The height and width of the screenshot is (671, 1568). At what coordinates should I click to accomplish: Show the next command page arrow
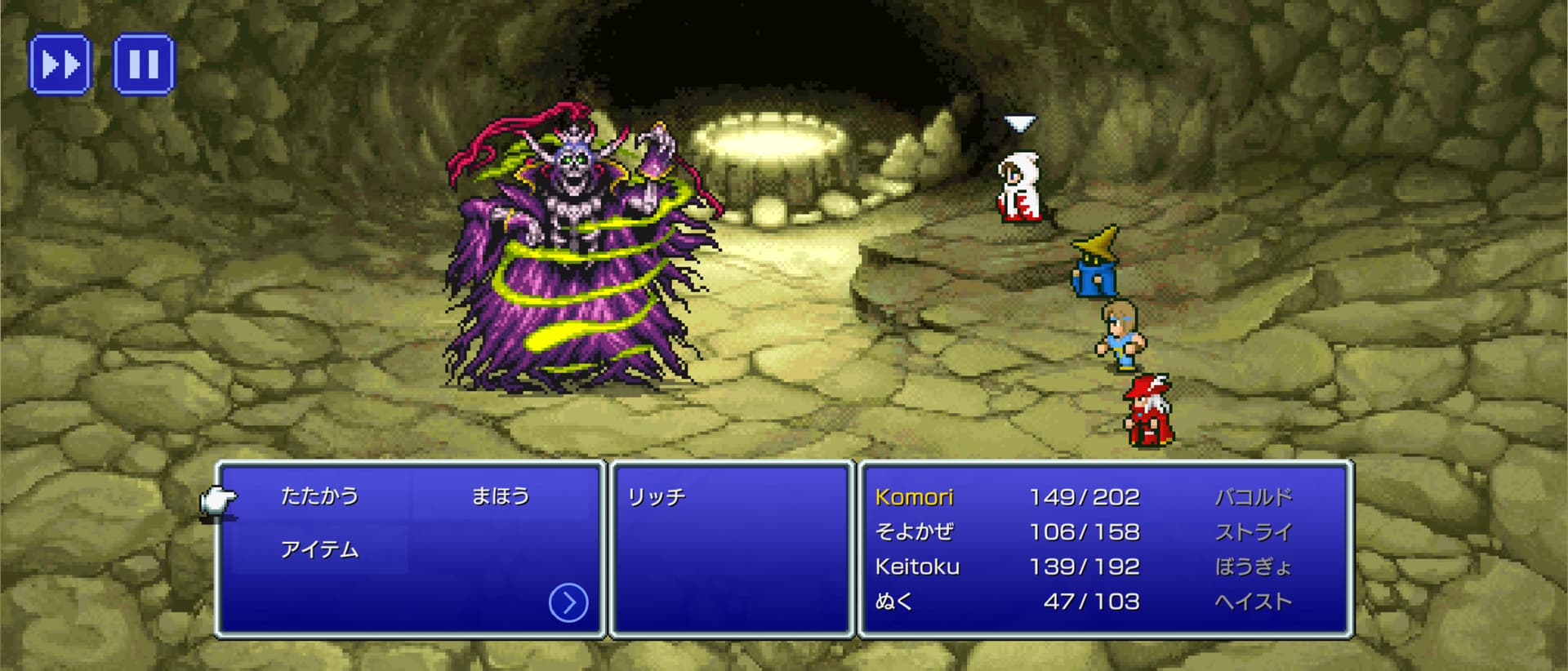point(568,603)
